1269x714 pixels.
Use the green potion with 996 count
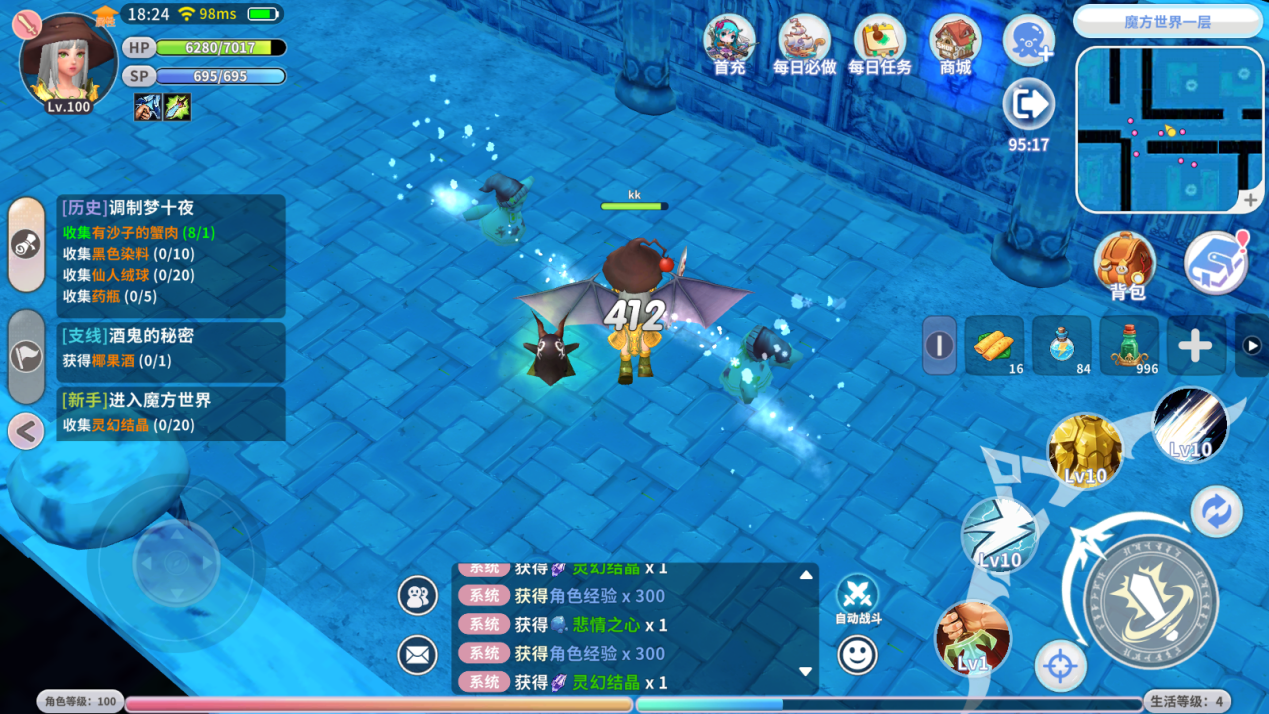coord(1129,345)
